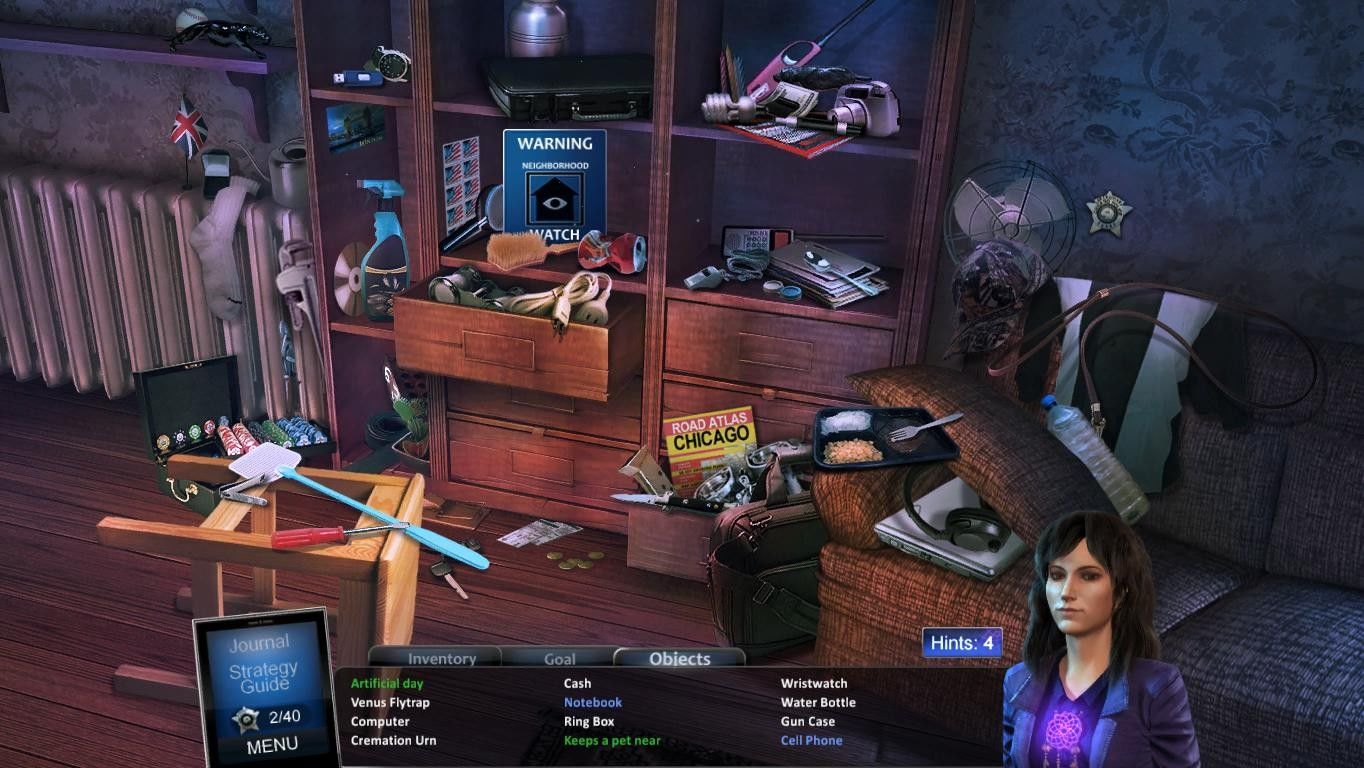Image resolution: width=1364 pixels, height=768 pixels.
Task: Switch to the Inventory tab
Action: click(x=441, y=658)
